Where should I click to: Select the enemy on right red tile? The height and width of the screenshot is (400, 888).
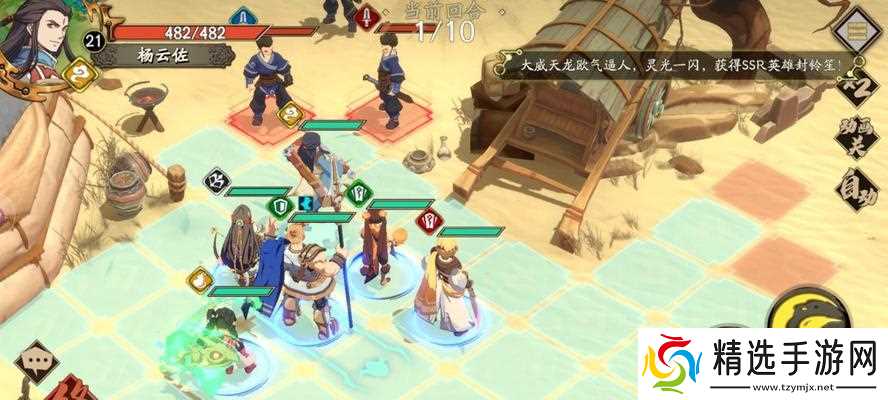(x=383, y=85)
